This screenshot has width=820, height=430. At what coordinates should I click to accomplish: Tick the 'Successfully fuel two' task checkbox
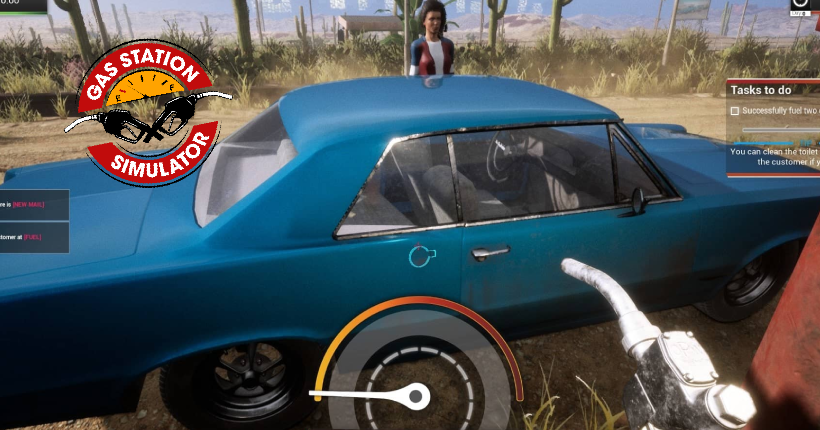coord(735,111)
